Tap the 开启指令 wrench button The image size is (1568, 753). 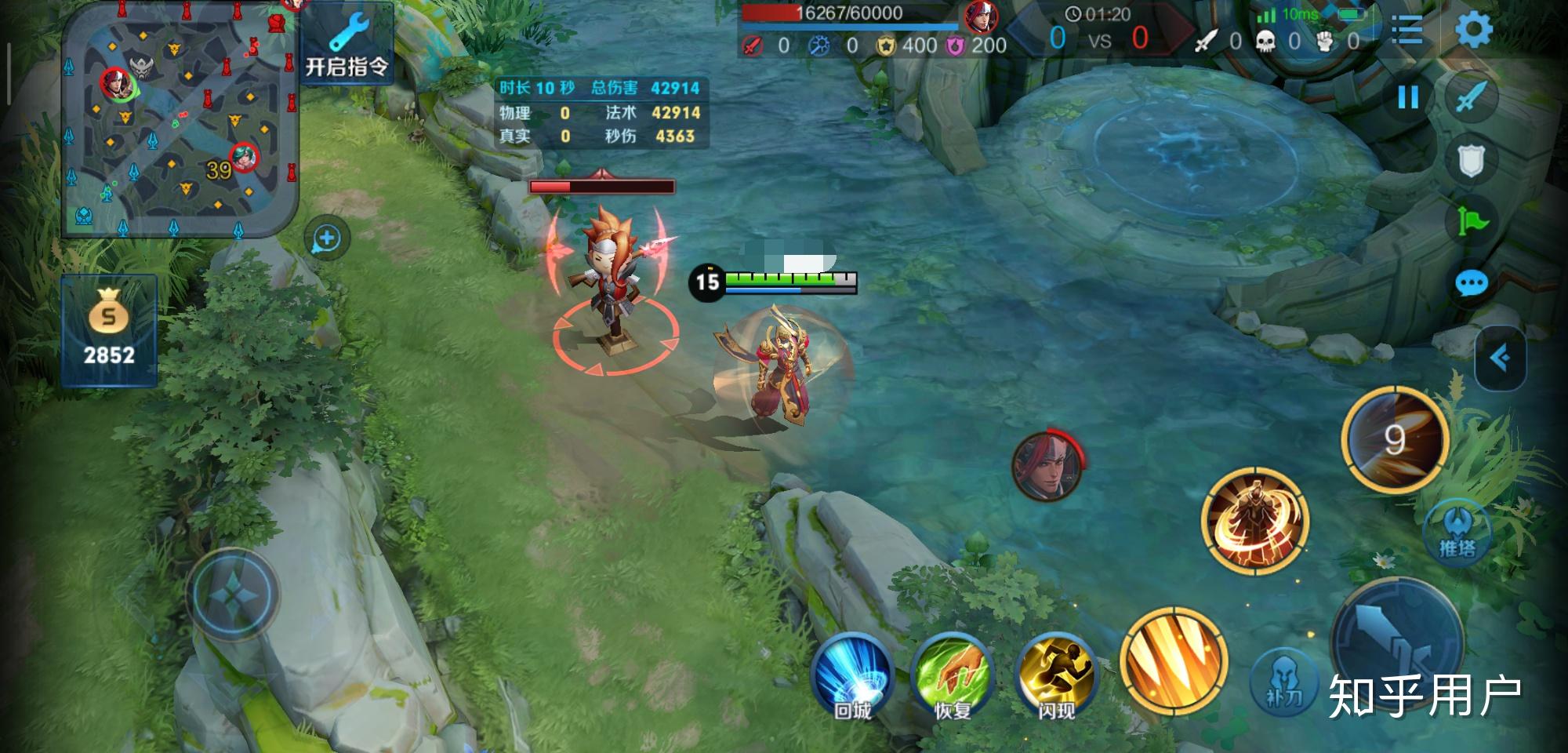coord(347,45)
